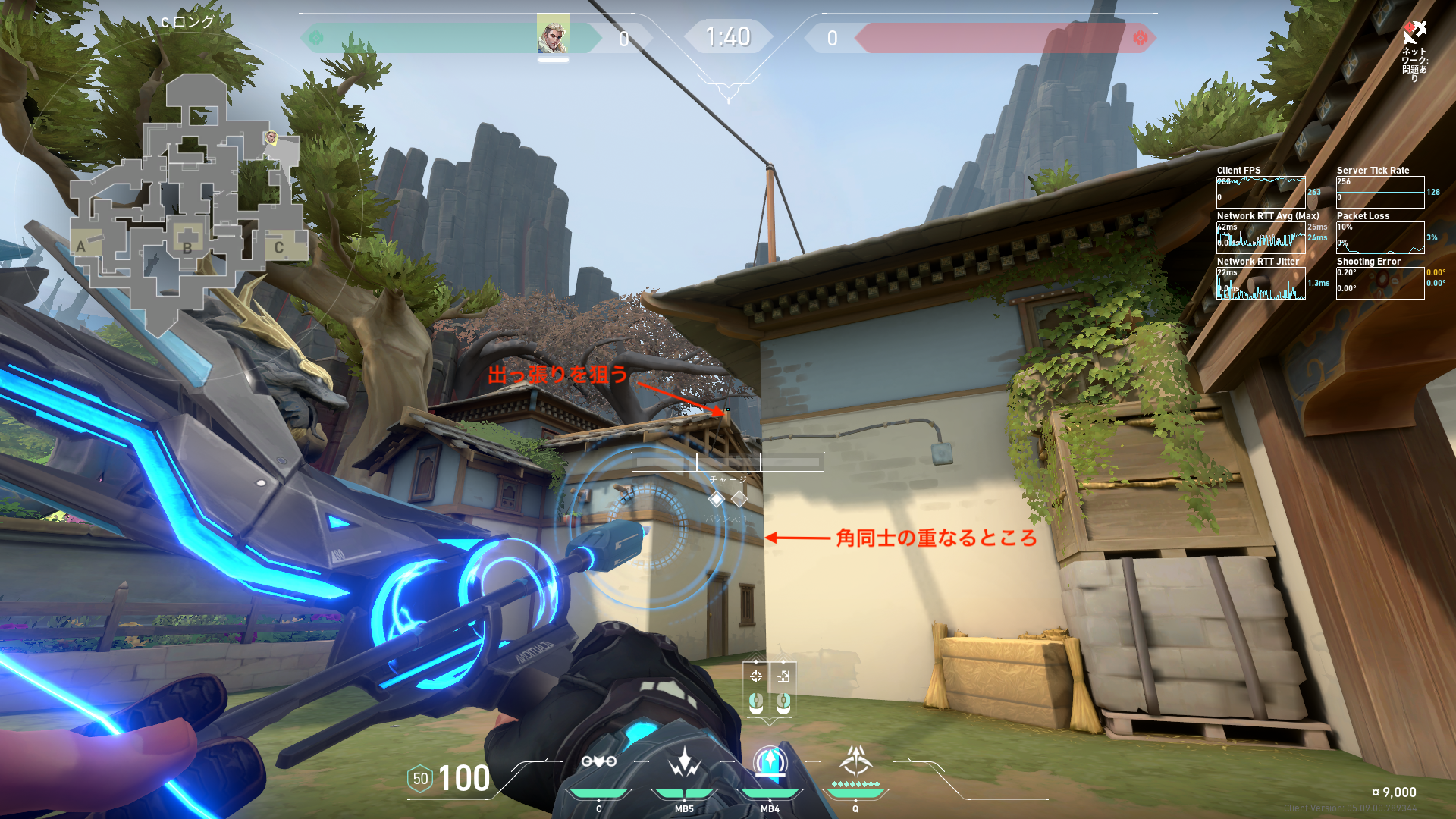1456x819 pixels.
Task: Click the crosshair fire-mode hint icon
Action: [755, 676]
